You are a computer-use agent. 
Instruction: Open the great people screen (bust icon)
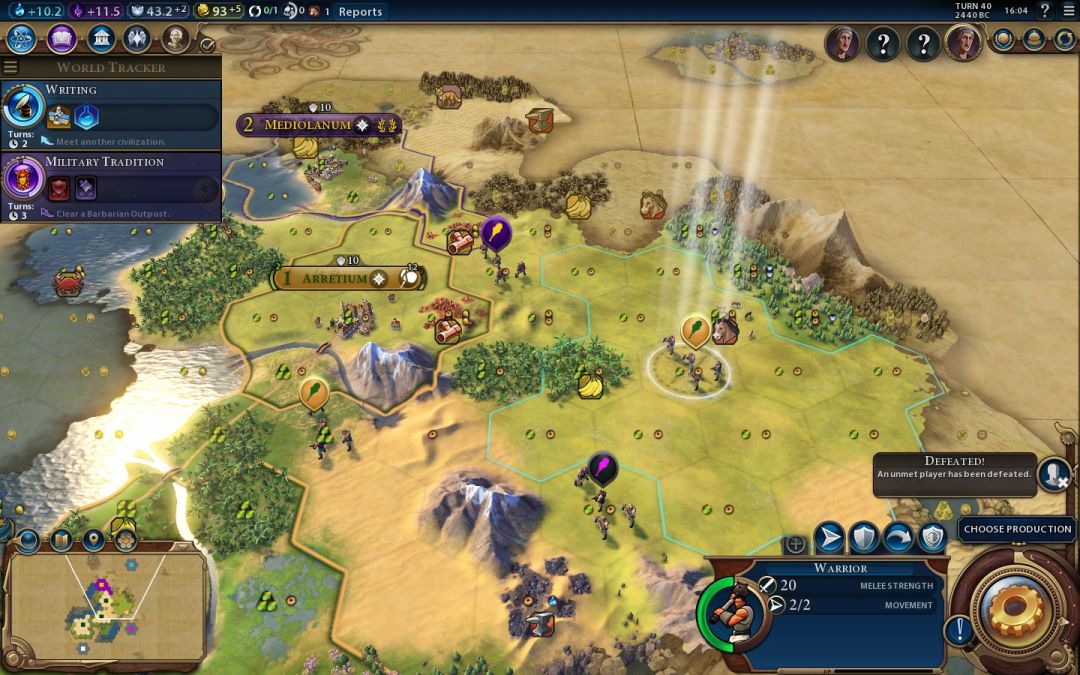(x=176, y=39)
